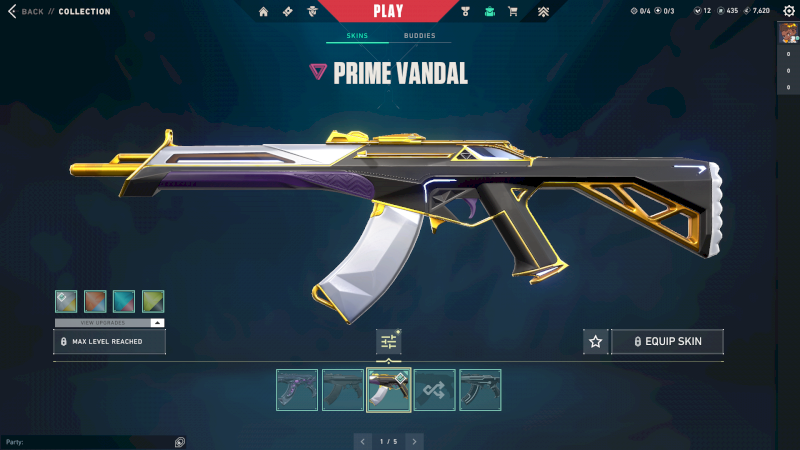
Task: Select the Skins tab
Action: [357, 36]
